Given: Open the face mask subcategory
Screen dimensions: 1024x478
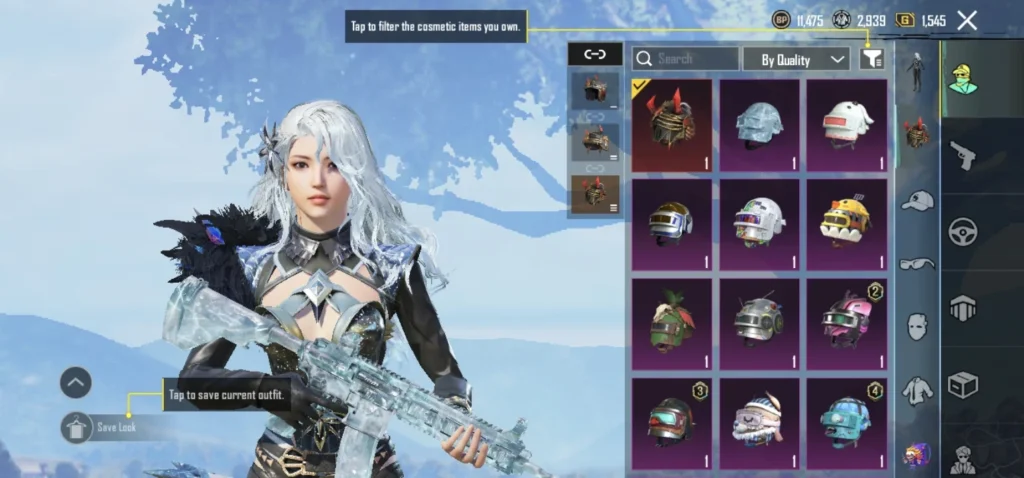Looking at the screenshot, I should [917, 326].
